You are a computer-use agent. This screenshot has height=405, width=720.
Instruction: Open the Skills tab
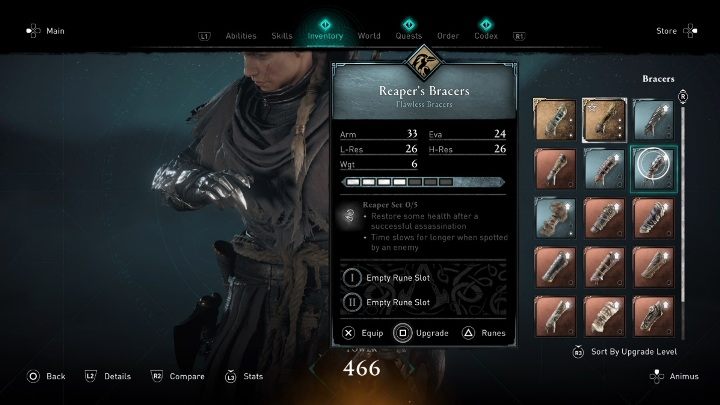[282, 37]
